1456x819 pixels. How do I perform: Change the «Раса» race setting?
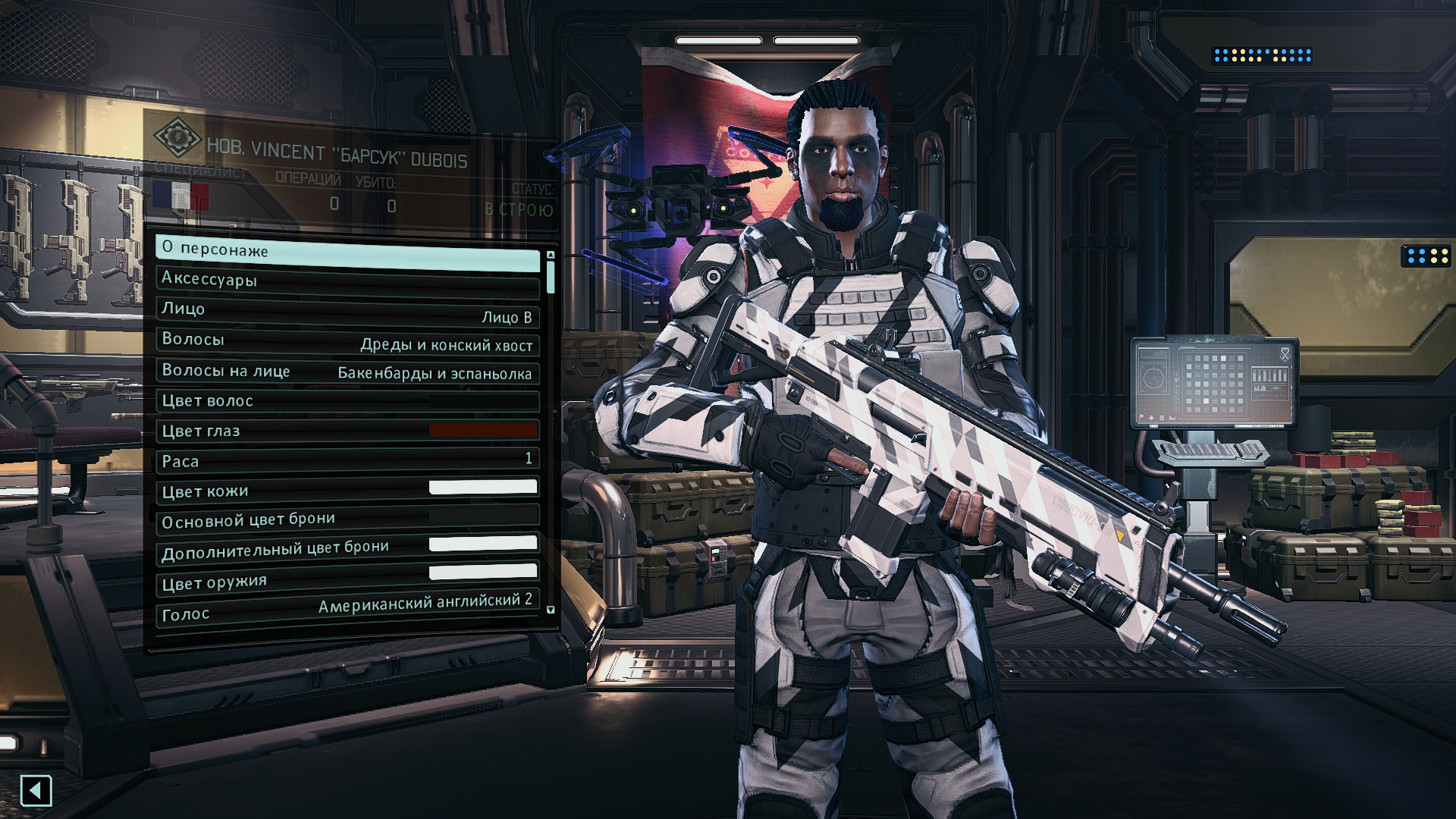coord(347,460)
